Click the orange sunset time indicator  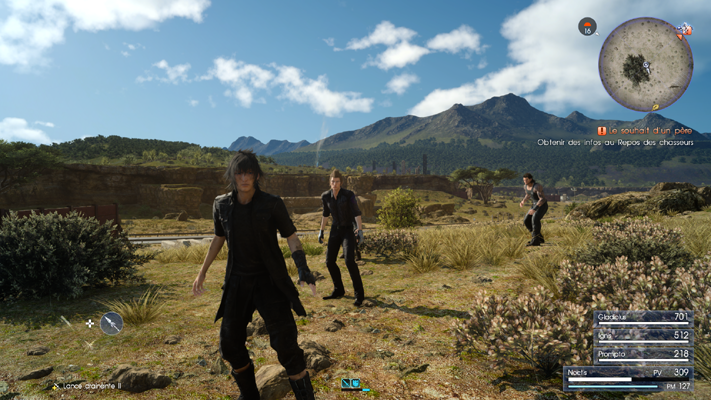click(x=587, y=27)
